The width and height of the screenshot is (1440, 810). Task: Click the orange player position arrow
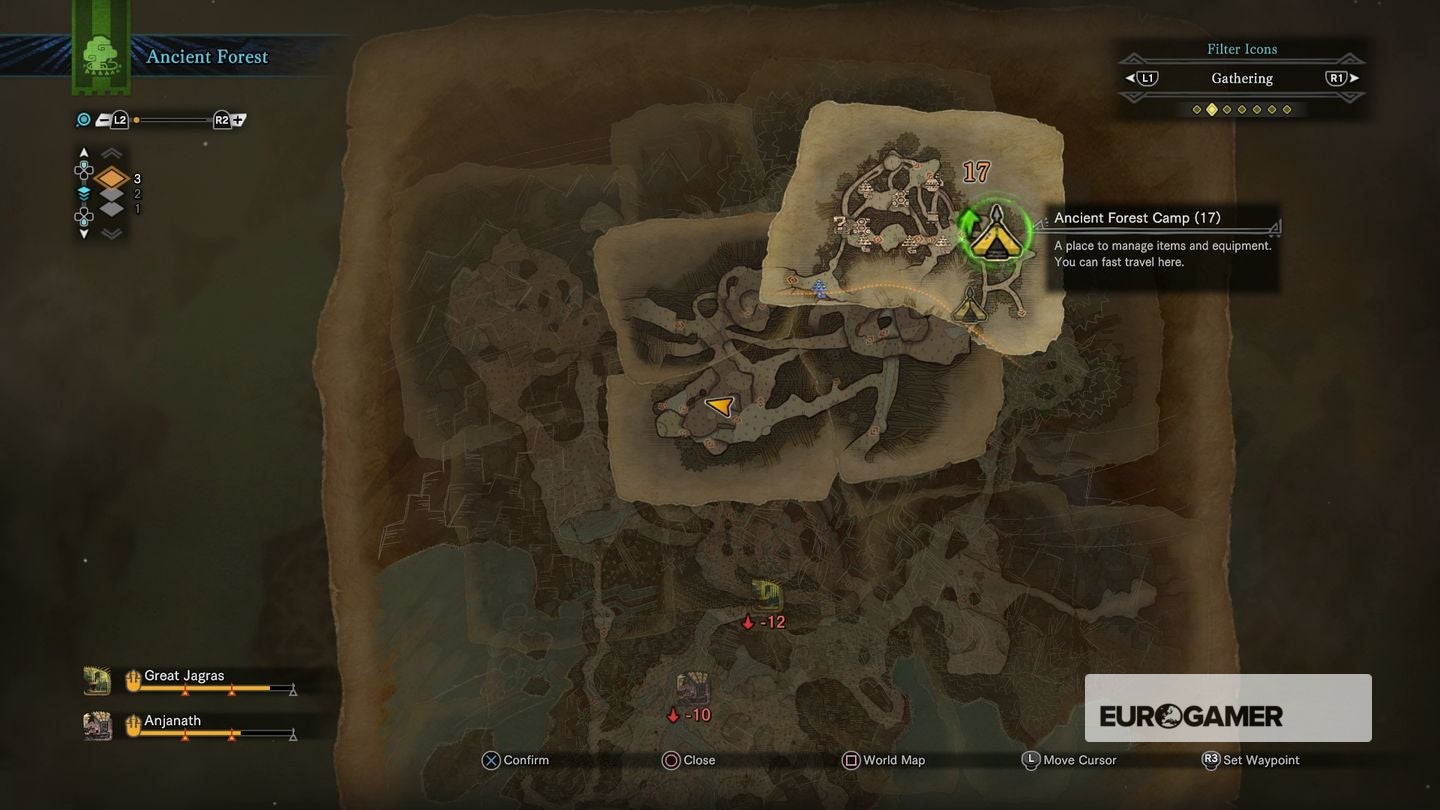click(719, 405)
